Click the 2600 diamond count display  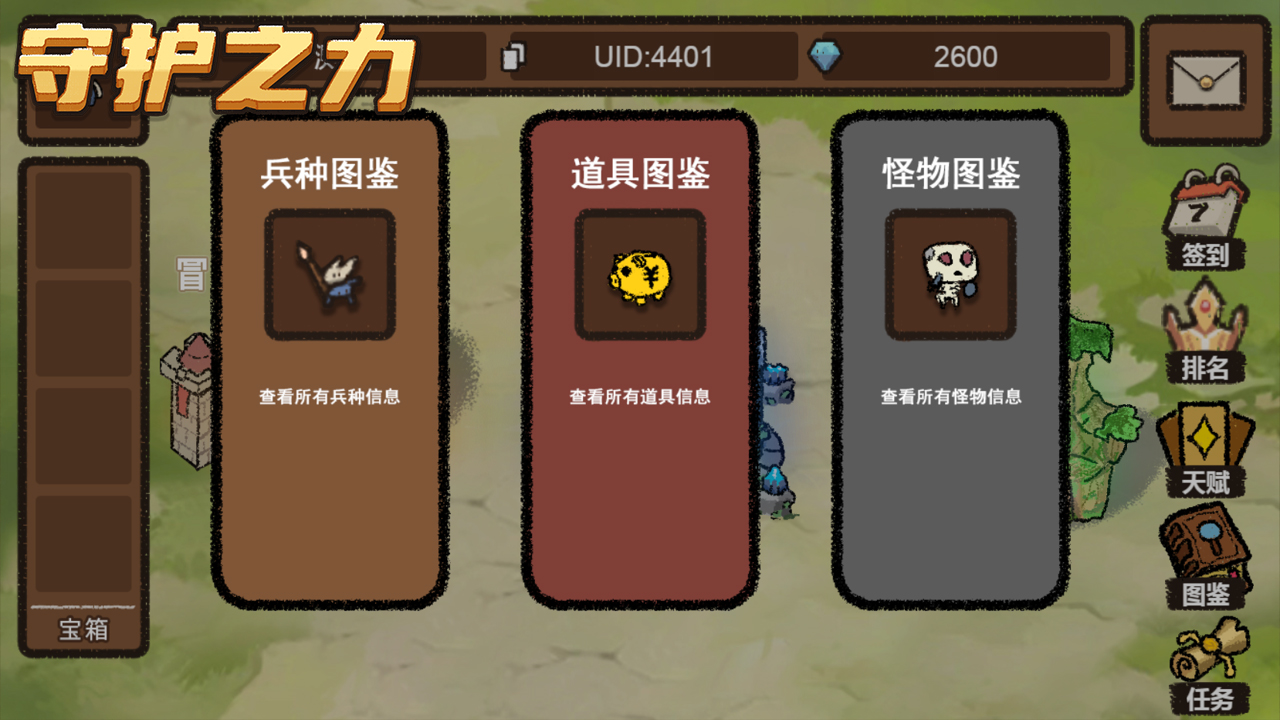[965, 57]
